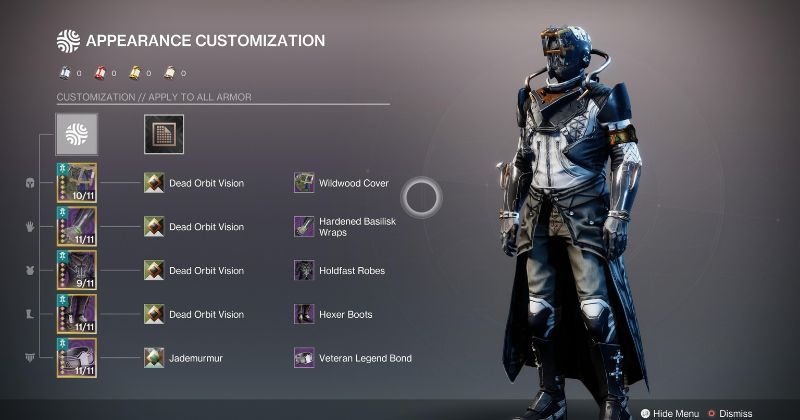
Task: Select the Veteran Legend Bond ornament
Action: pyautogui.click(x=304, y=357)
